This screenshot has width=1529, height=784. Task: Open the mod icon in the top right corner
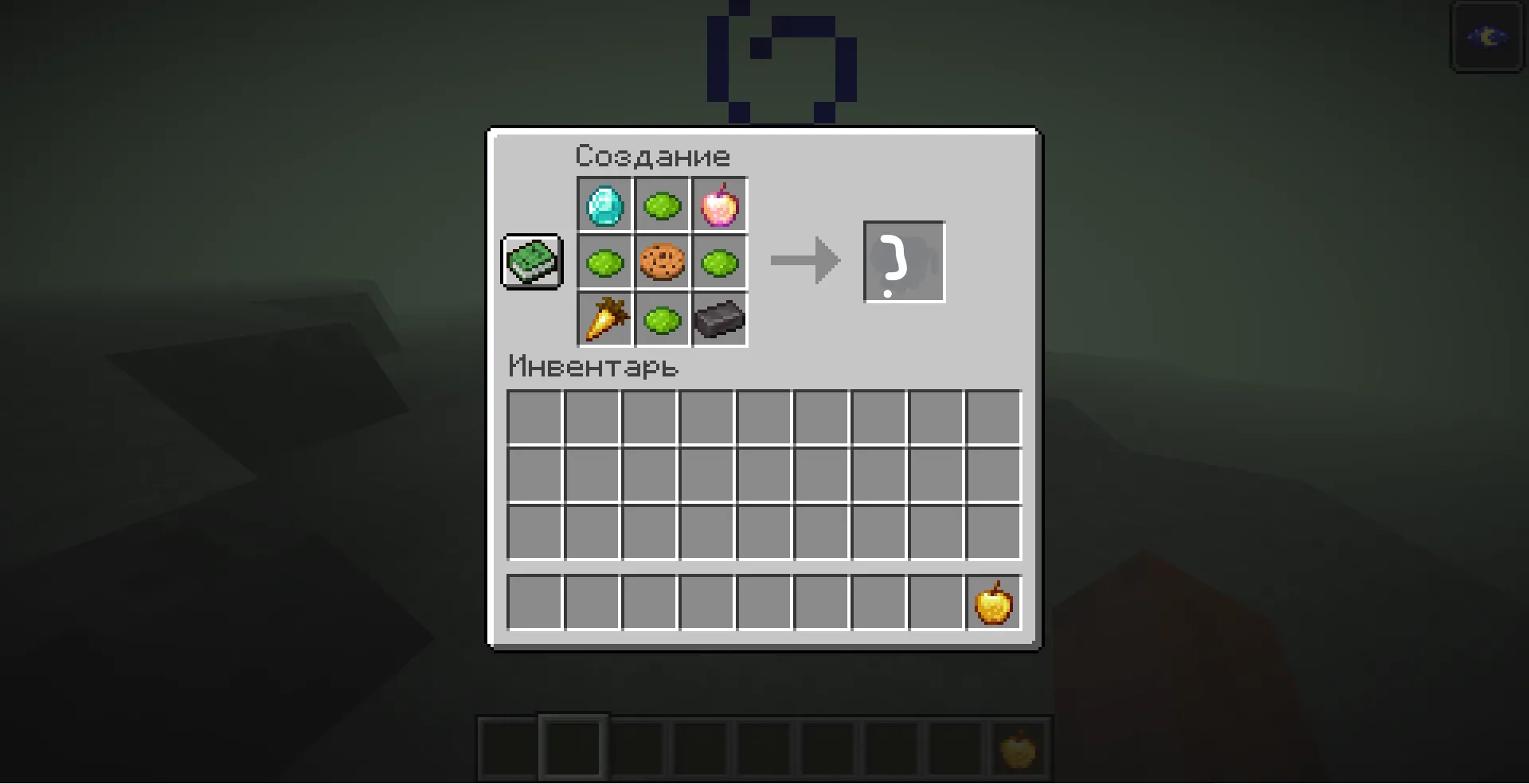[x=1488, y=37]
